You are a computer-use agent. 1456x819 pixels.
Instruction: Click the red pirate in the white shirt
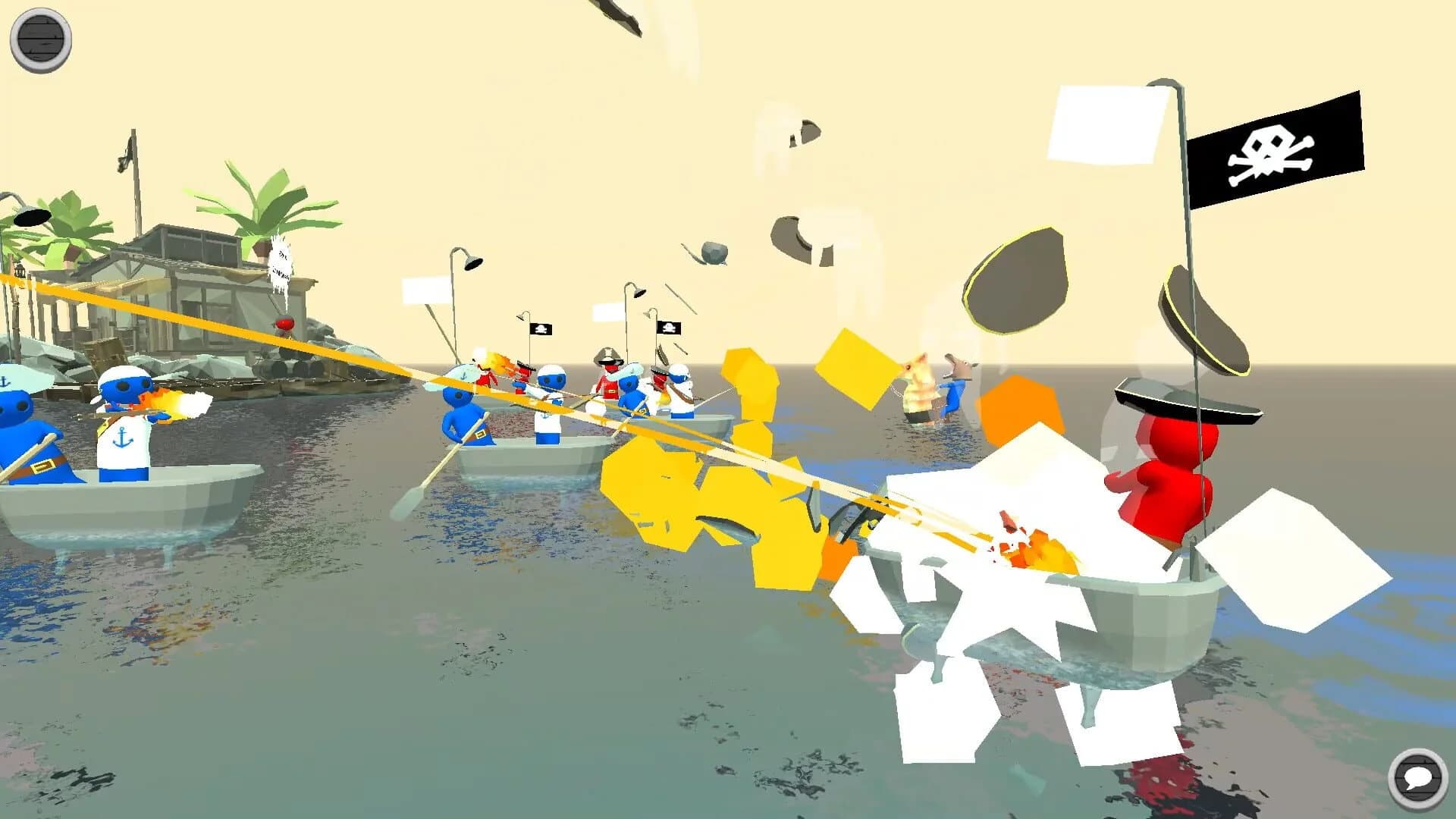click(x=610, y=379)
